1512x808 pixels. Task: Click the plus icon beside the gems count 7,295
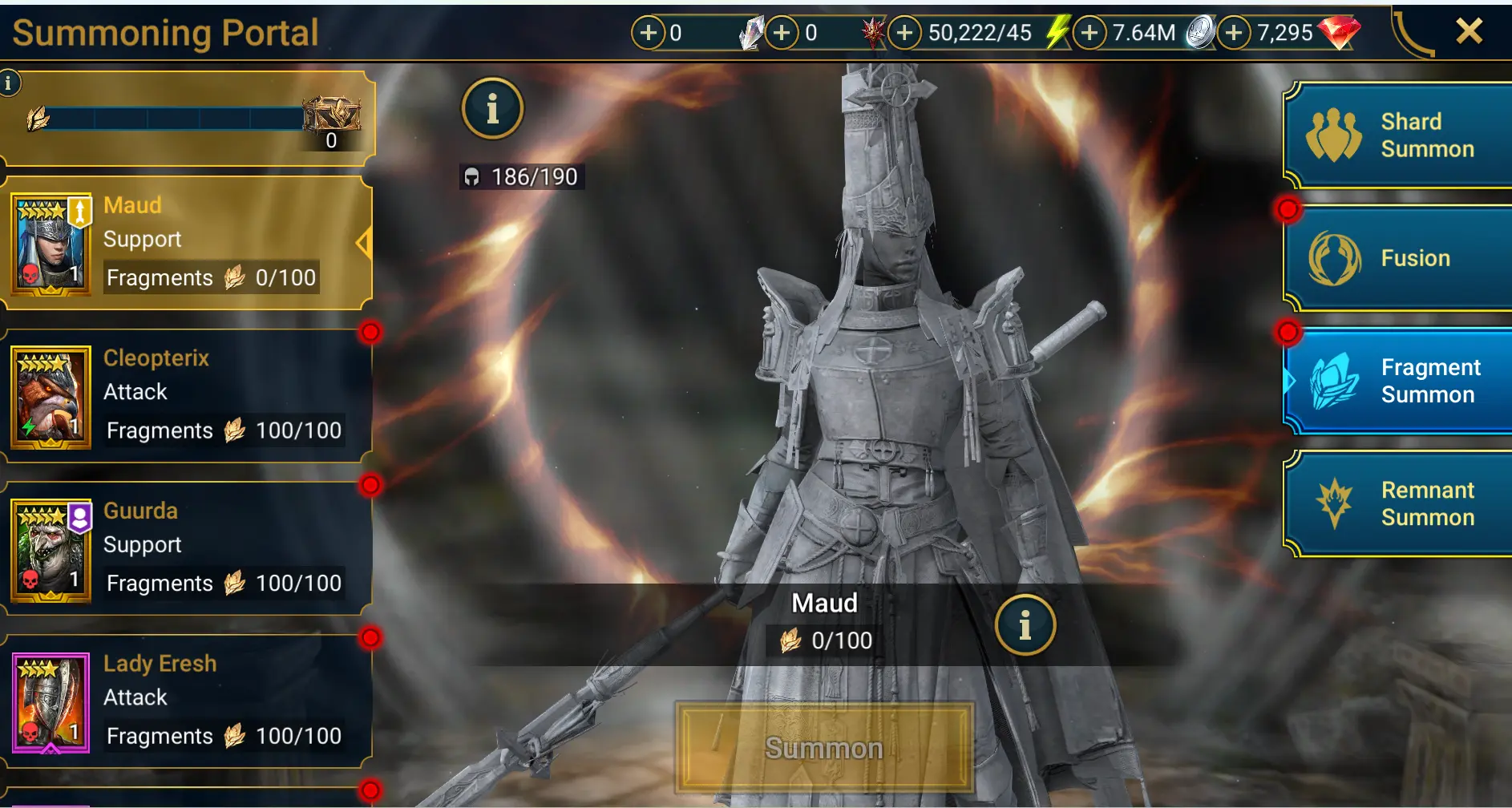pos(1233,34)
